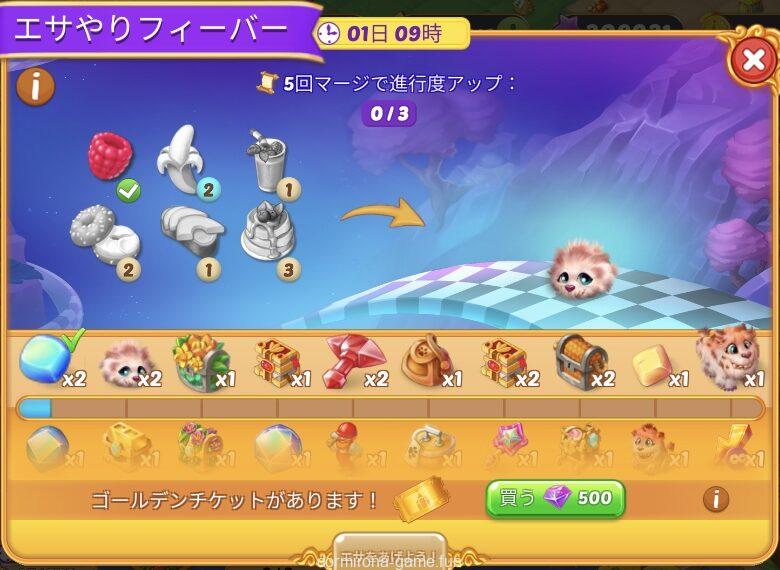Inspect the yellow cube reward
780x570 pixels.
coord(652,364)
